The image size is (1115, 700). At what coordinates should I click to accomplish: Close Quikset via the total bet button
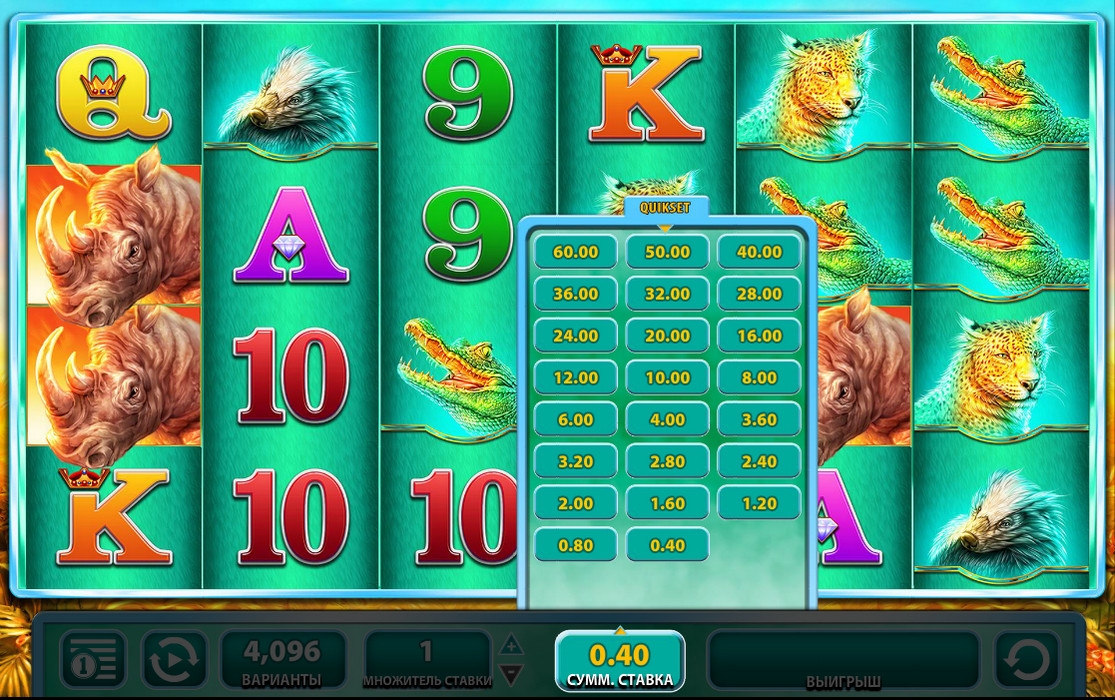(x=620, y=662)
